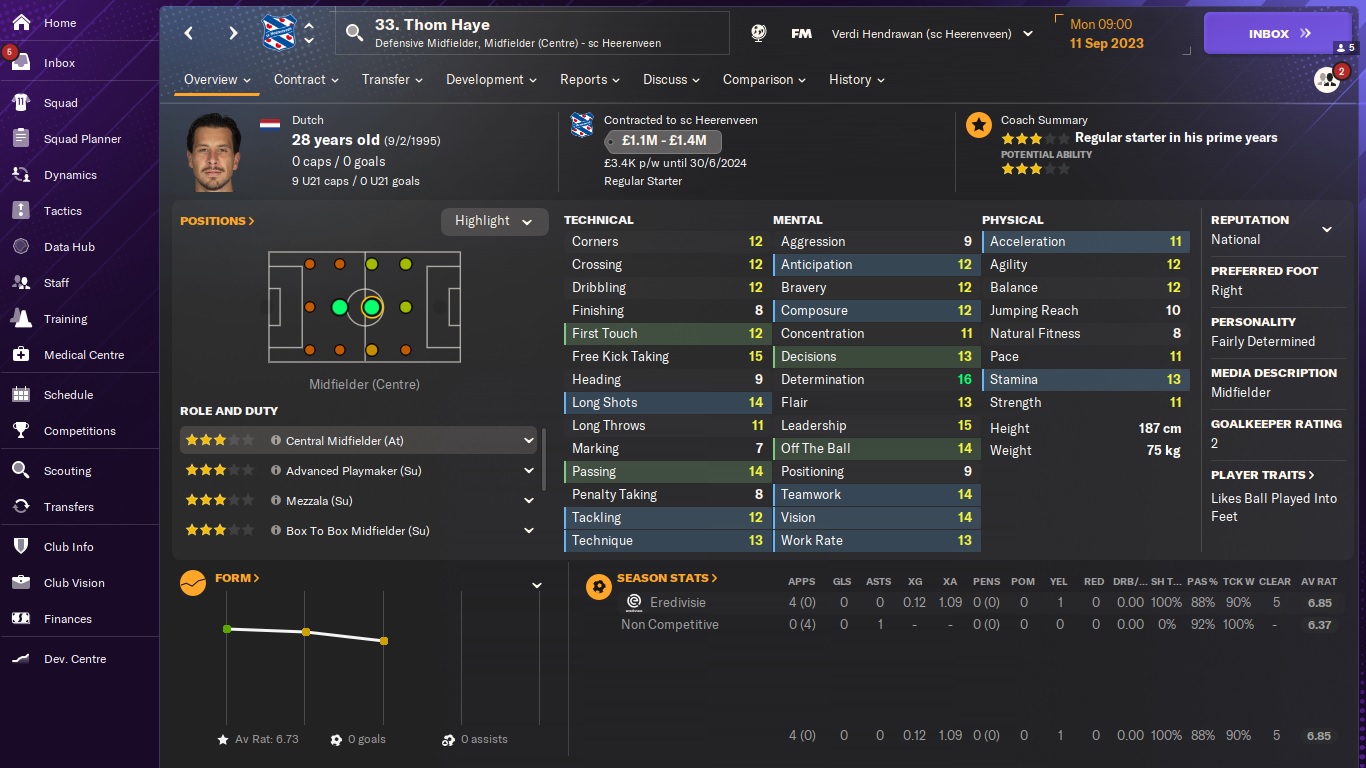Screen dimensions: 1366x768
Task: Expand the Highlight dropdown on positions map
Action: coord(494,221)
